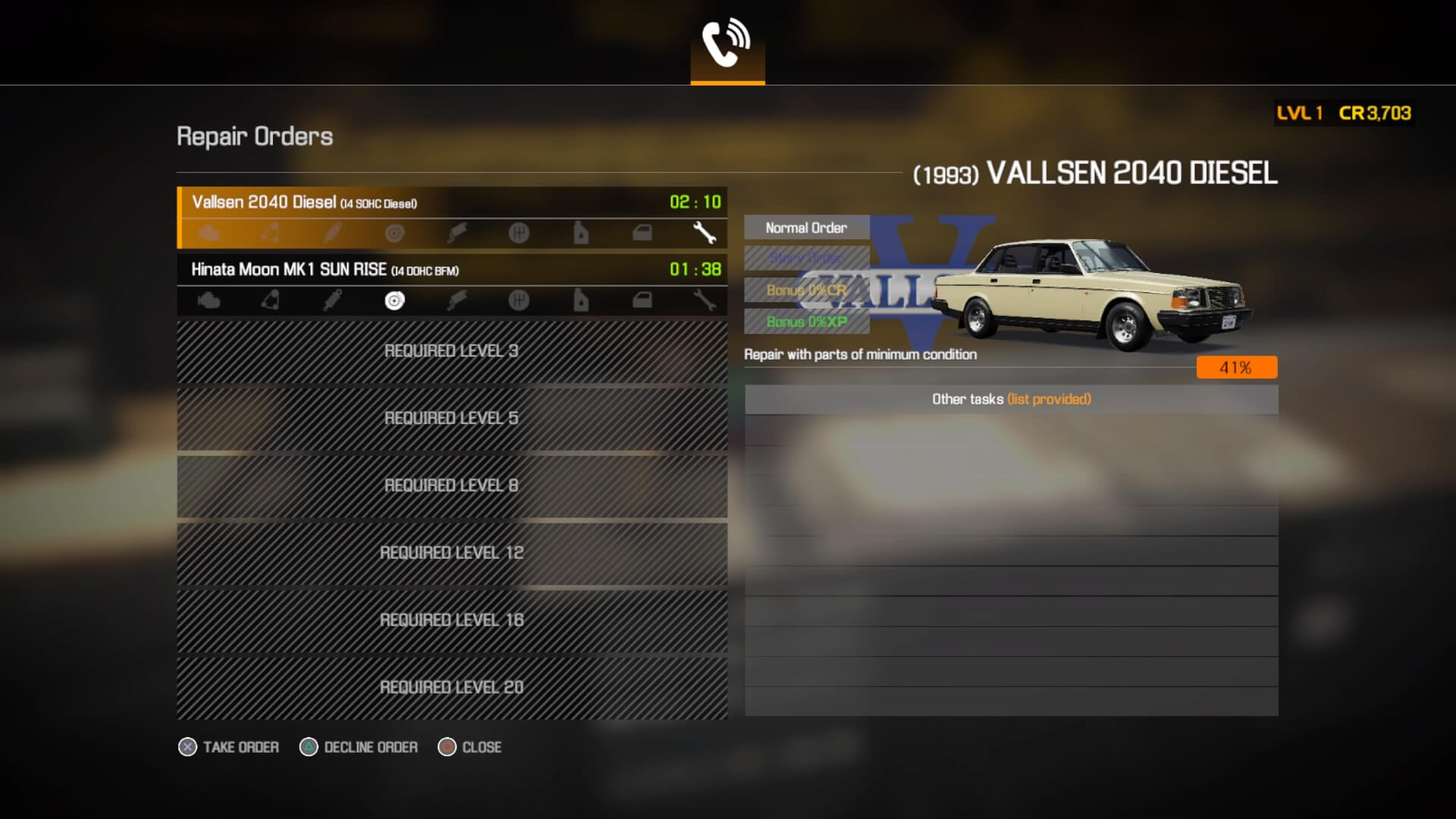Click the locked Required Level 8 slot

452,486
